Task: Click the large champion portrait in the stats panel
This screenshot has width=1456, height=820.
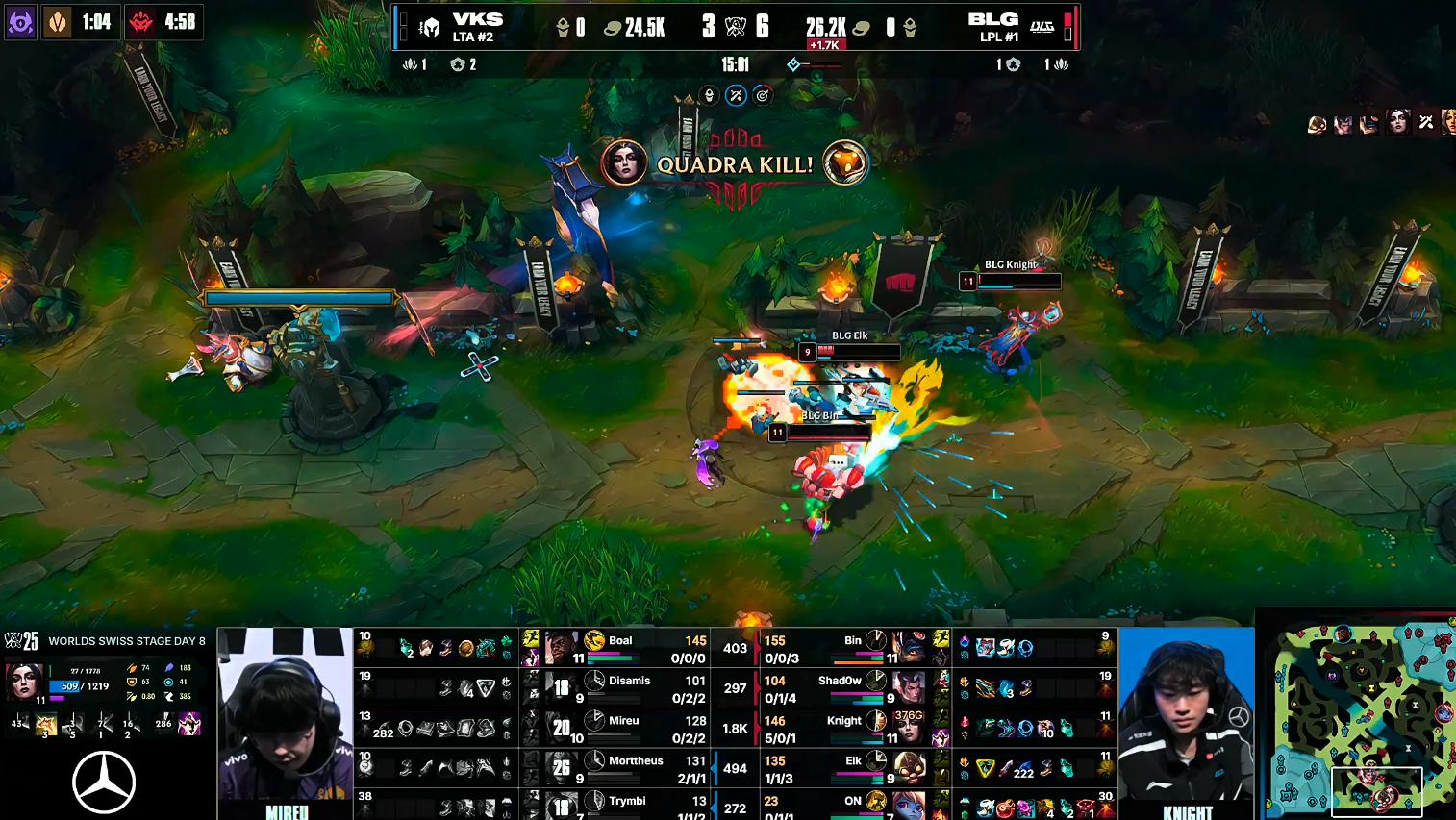Action: [x=24, y=680]
